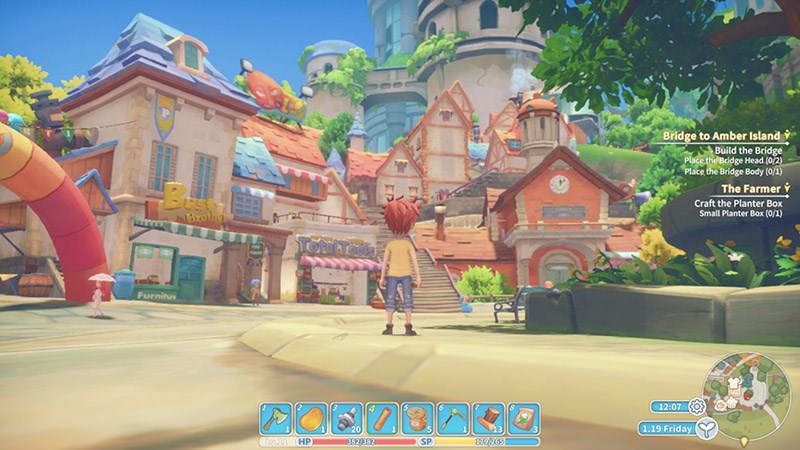The image size is (800, 450).
Task: Select the axe in hotbar slot 1
Action: [276, 418]
